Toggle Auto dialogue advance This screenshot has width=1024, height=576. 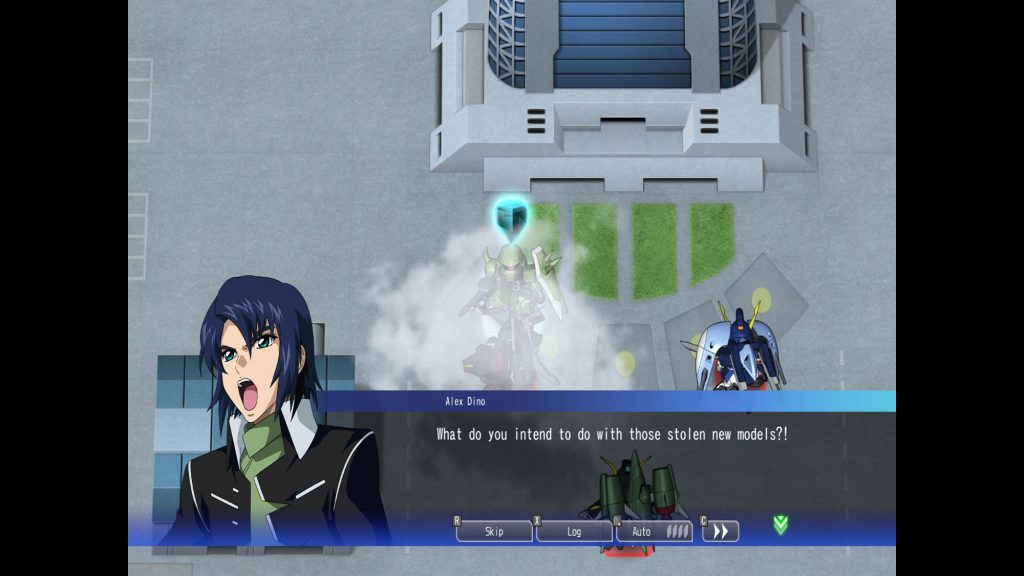click(x=654, y=531)
